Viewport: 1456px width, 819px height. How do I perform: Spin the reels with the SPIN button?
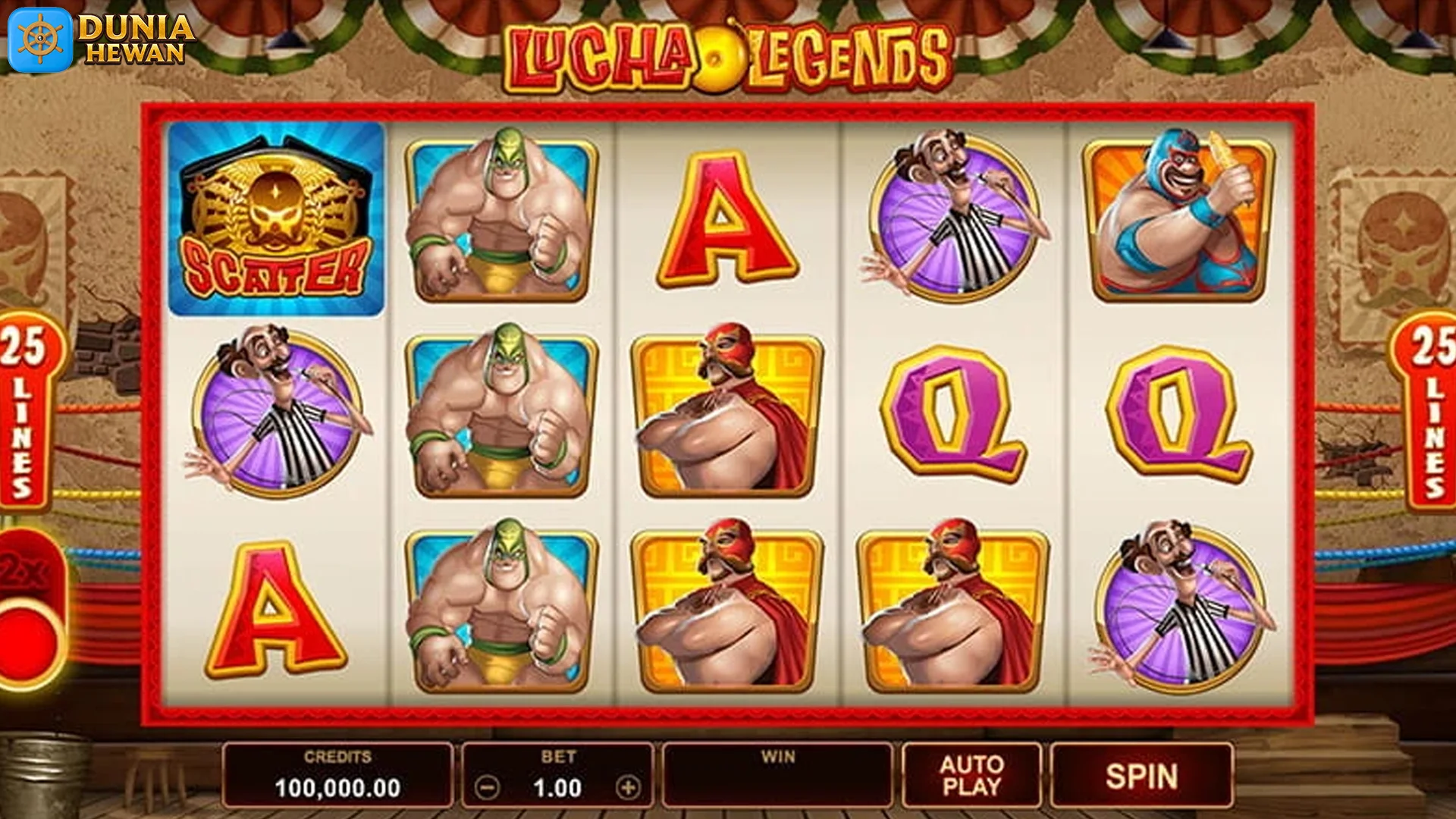click(1141, 776)
